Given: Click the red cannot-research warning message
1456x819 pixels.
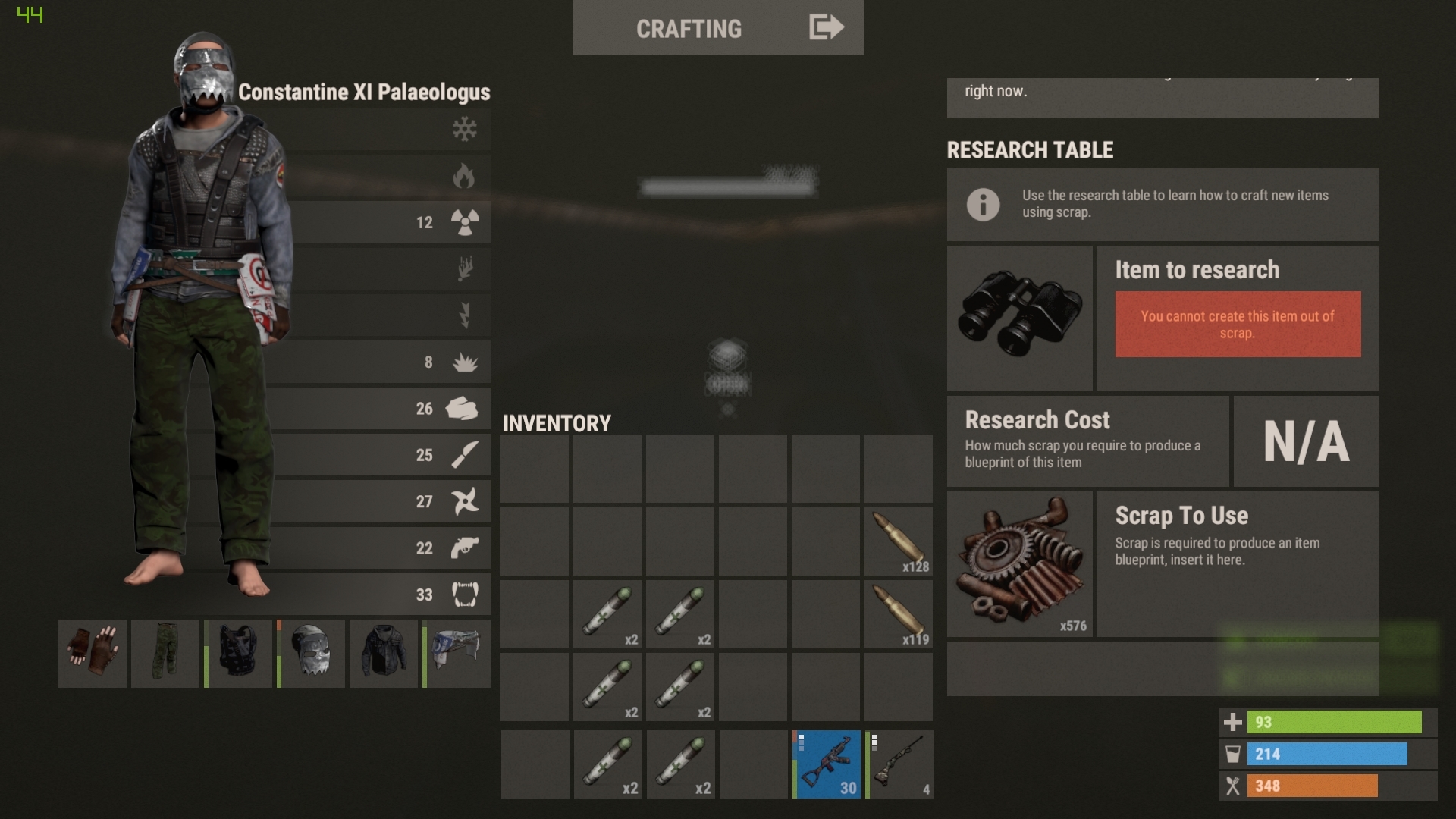Looking at the screenshot, I should 1238,325.
